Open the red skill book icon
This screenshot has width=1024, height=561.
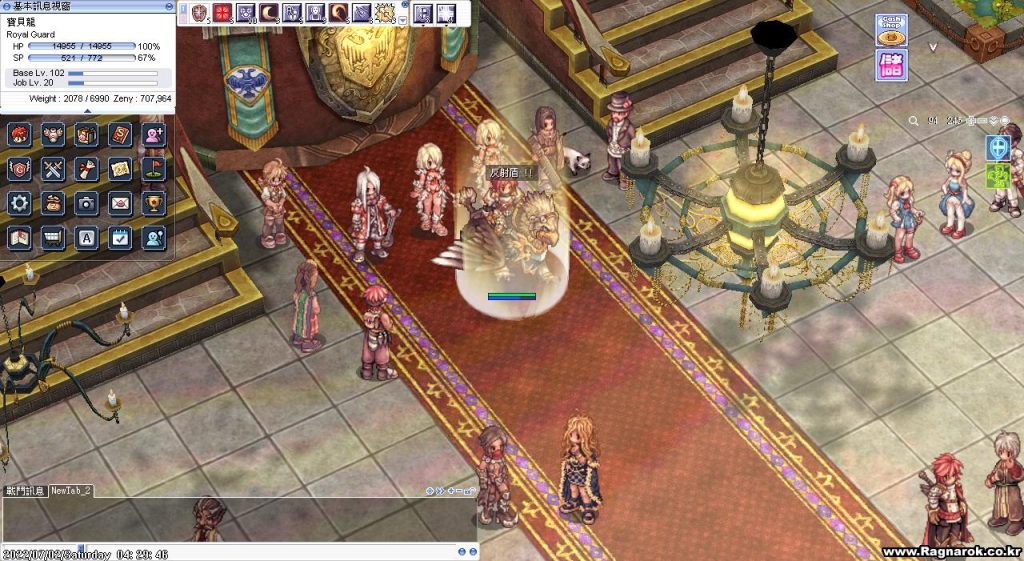pyautogui.click(x=120, y=135)
